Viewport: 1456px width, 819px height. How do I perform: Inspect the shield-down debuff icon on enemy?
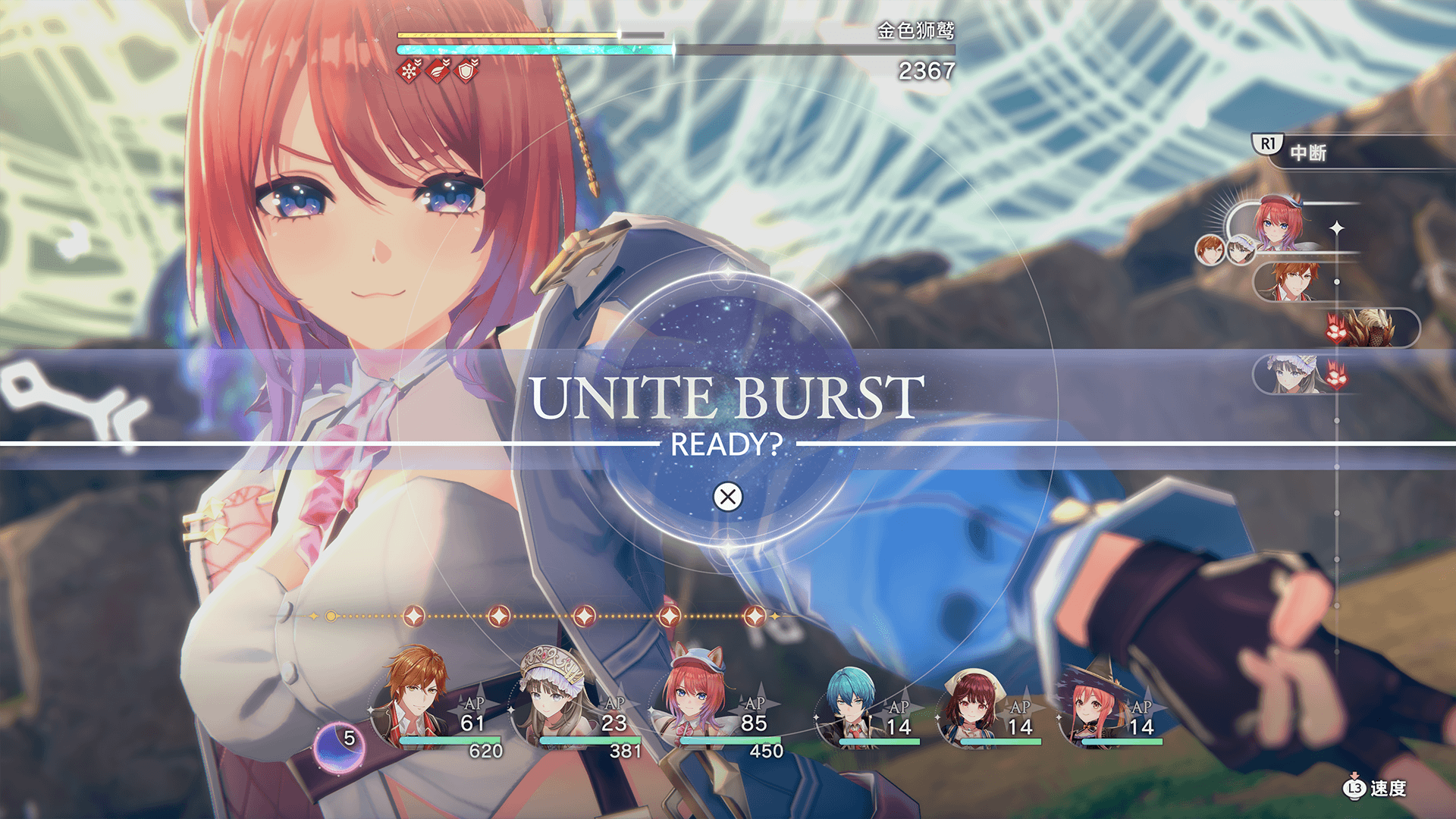tap(468, 71)
